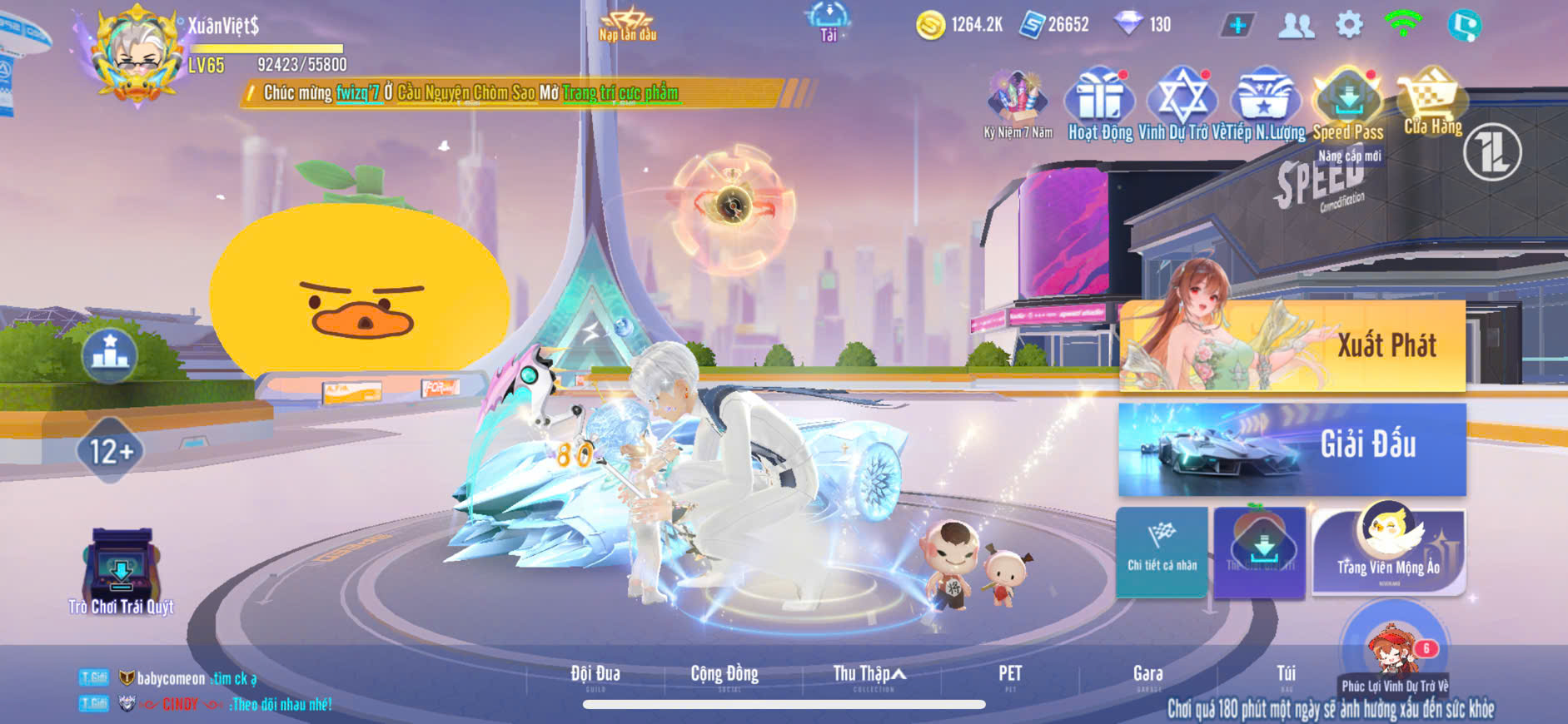The width and height of the screenshot is (1568, 724).
Task: Open Trò Chơi Trái Quýt arcade
Action: (x=122, y=570)
